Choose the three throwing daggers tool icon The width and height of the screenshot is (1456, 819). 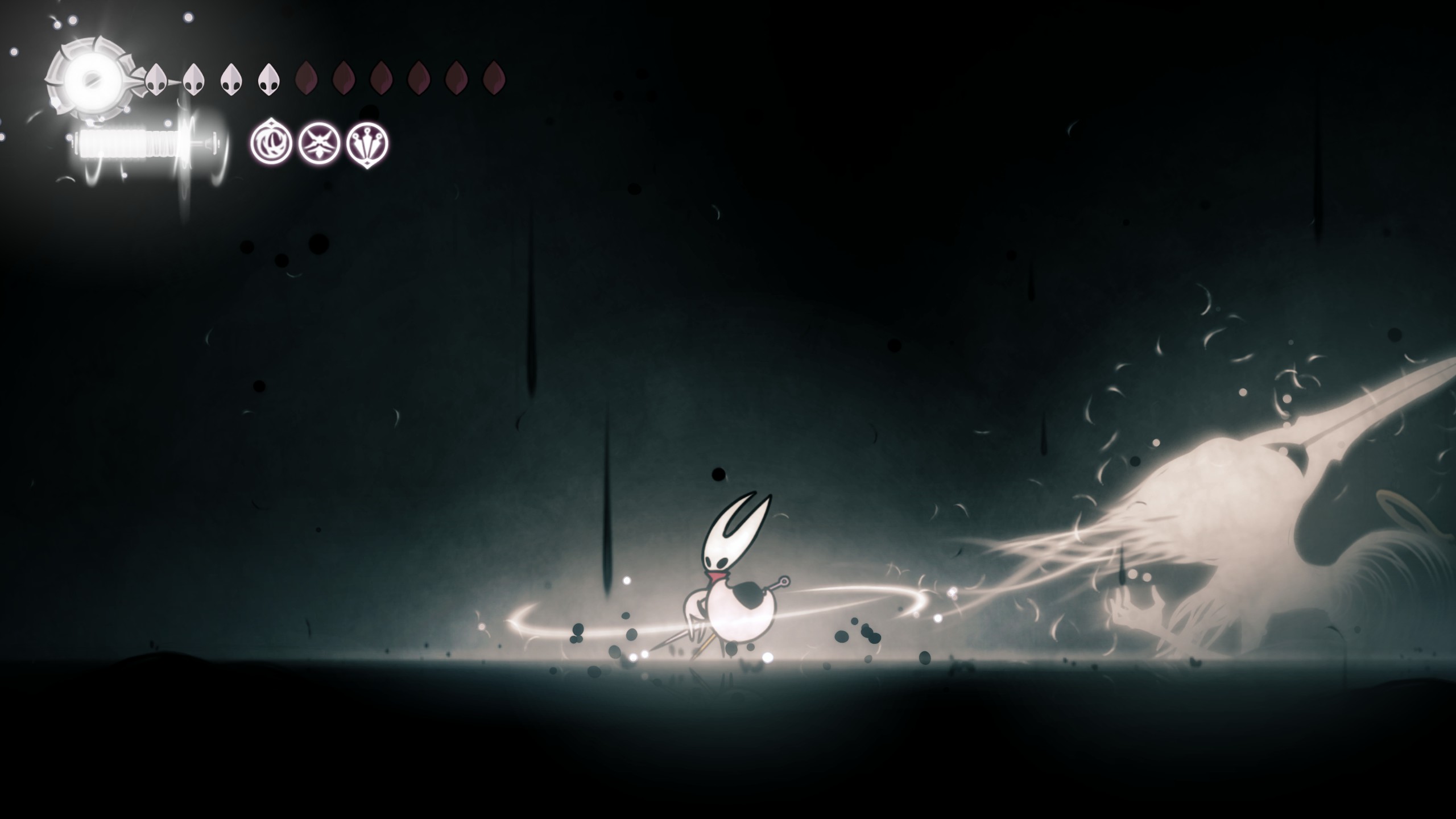click(x=368, y=143)
